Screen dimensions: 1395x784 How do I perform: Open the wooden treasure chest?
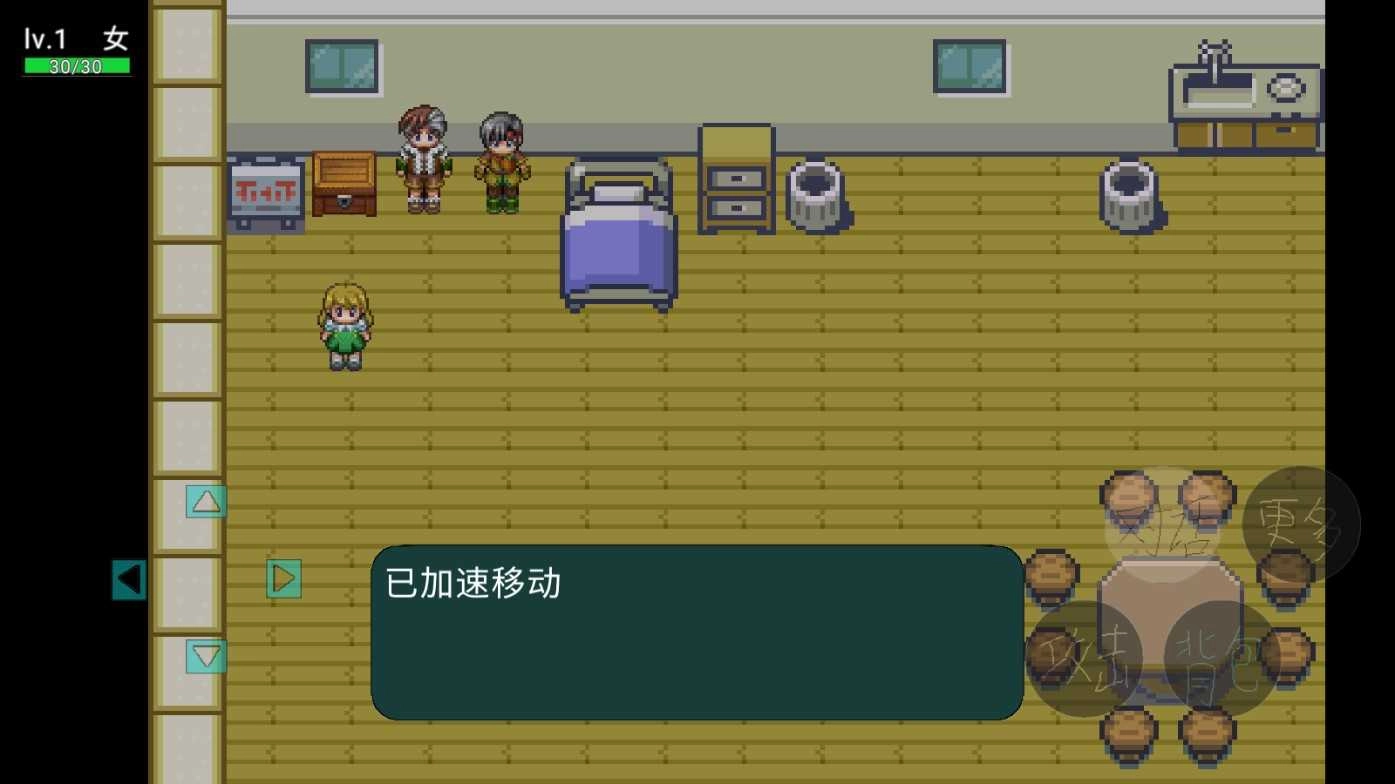[342, 185]
